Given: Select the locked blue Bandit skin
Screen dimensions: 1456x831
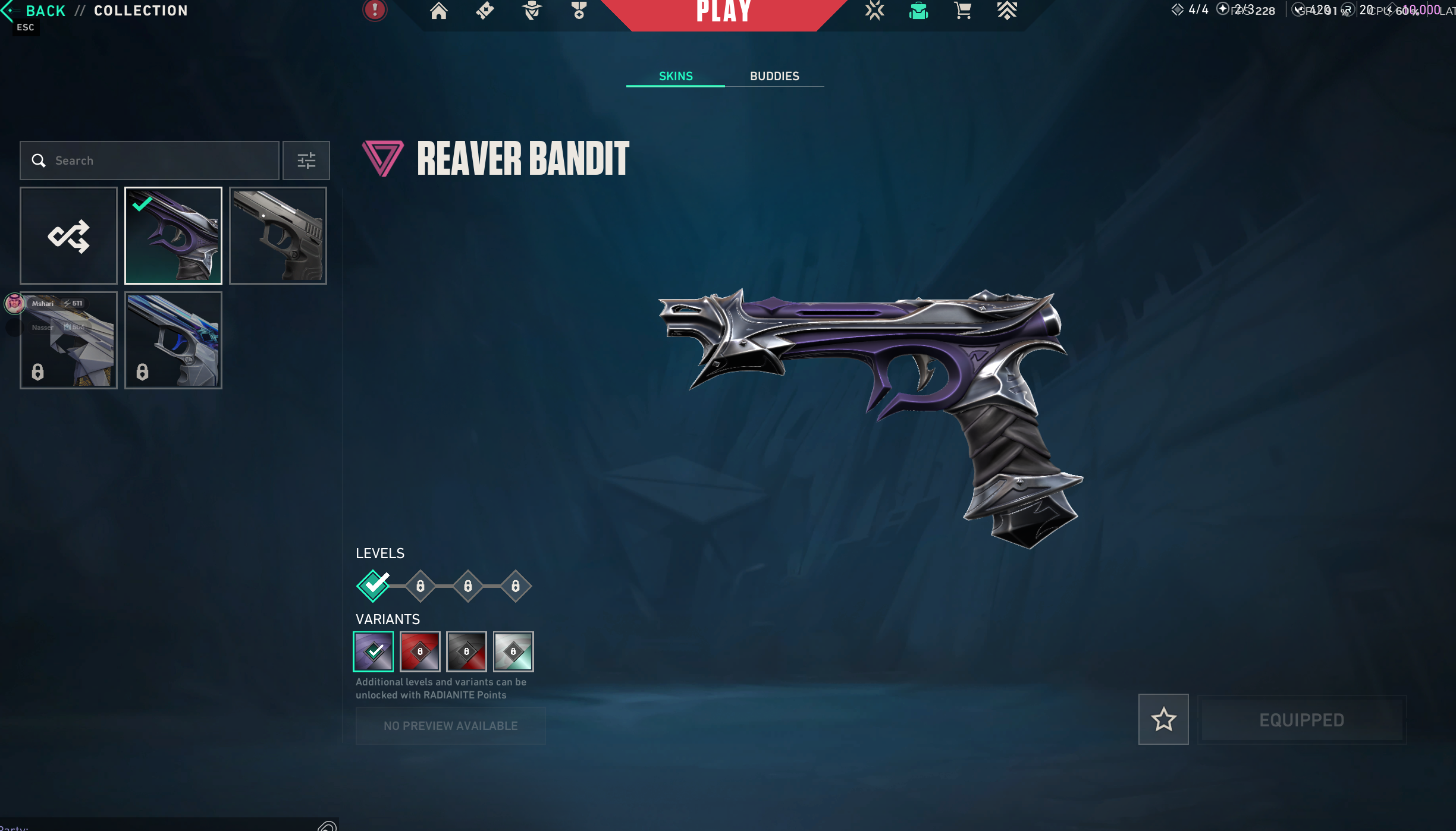Looking at the screenshot, I should pos(173,340).
